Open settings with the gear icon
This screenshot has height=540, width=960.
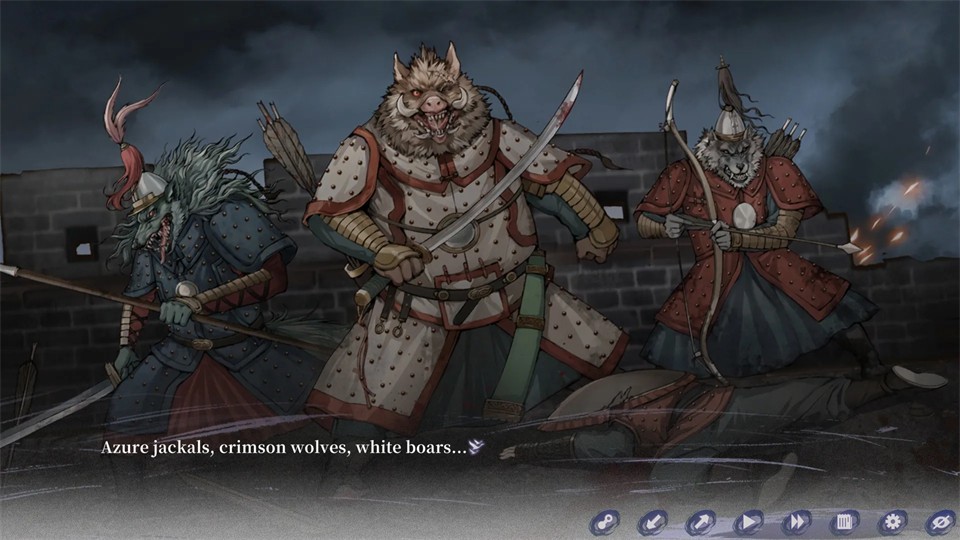892,521
